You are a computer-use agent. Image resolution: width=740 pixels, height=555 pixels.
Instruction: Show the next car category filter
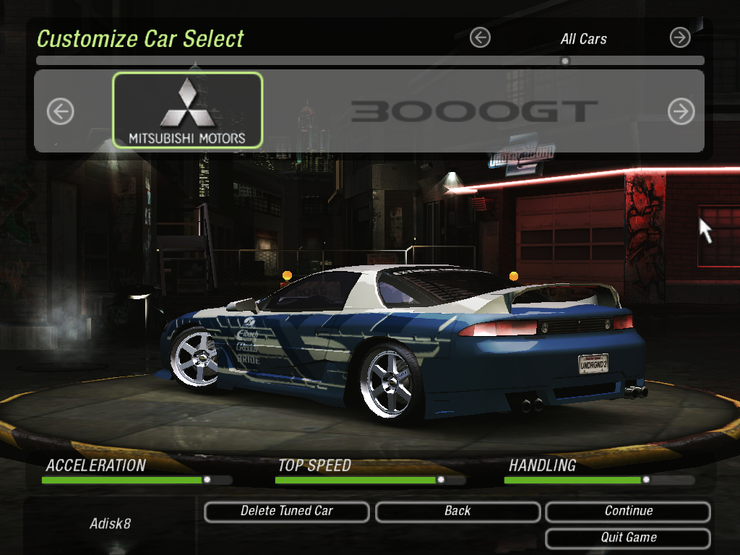[680, 38]
